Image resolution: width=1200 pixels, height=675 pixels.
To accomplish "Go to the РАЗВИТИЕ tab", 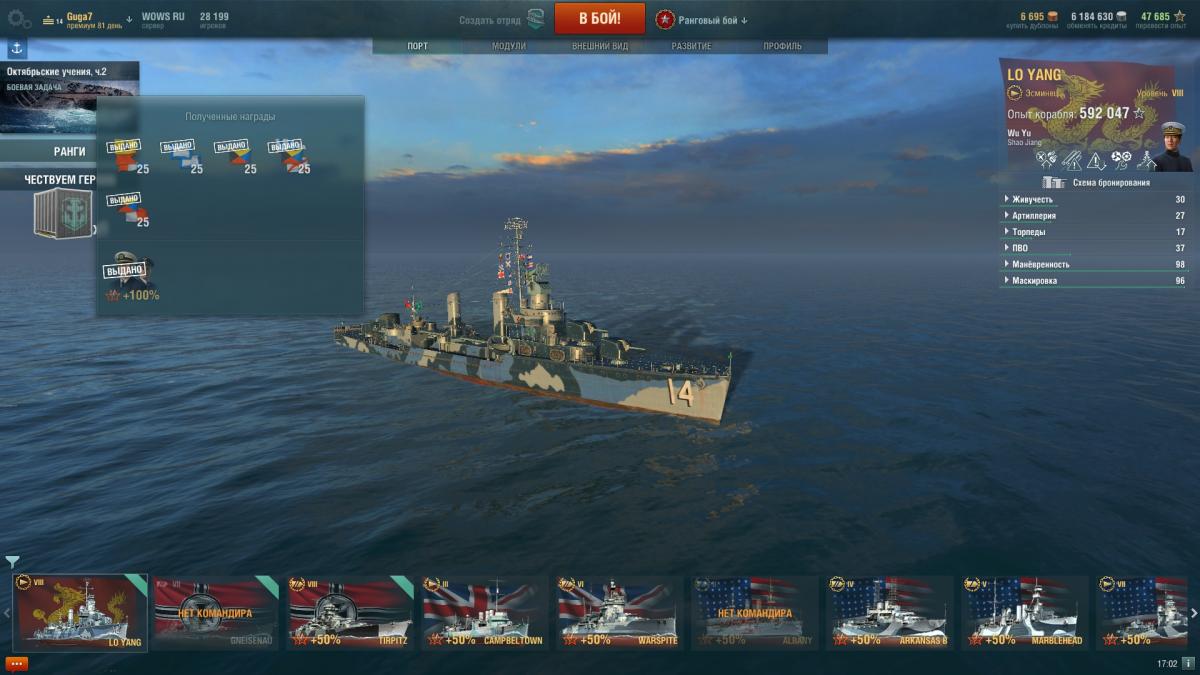I will 691,46.
